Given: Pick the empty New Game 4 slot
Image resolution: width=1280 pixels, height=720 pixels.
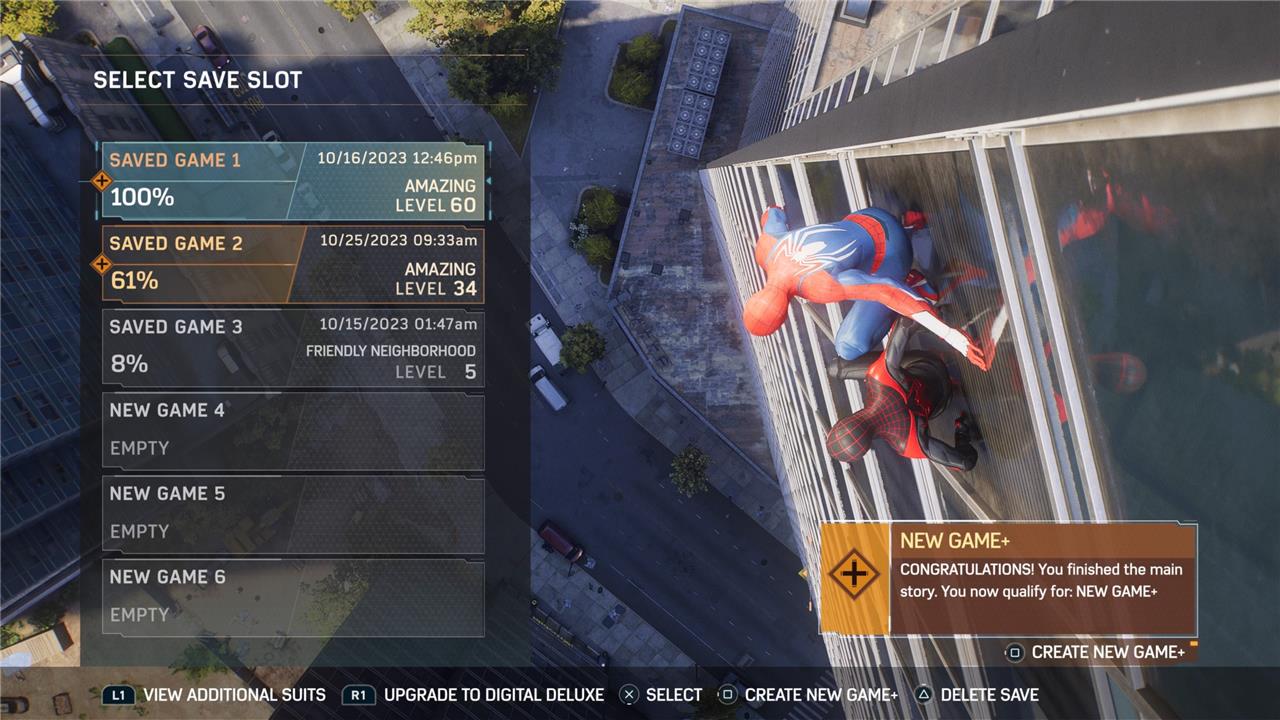Looking at the screenshot, I should tap(293, 431).
